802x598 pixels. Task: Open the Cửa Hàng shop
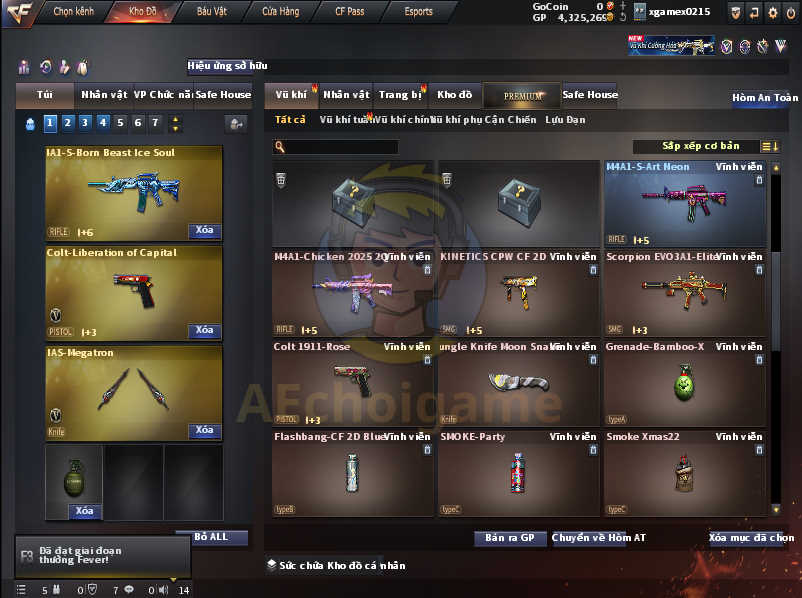click(x=280, y=12)
